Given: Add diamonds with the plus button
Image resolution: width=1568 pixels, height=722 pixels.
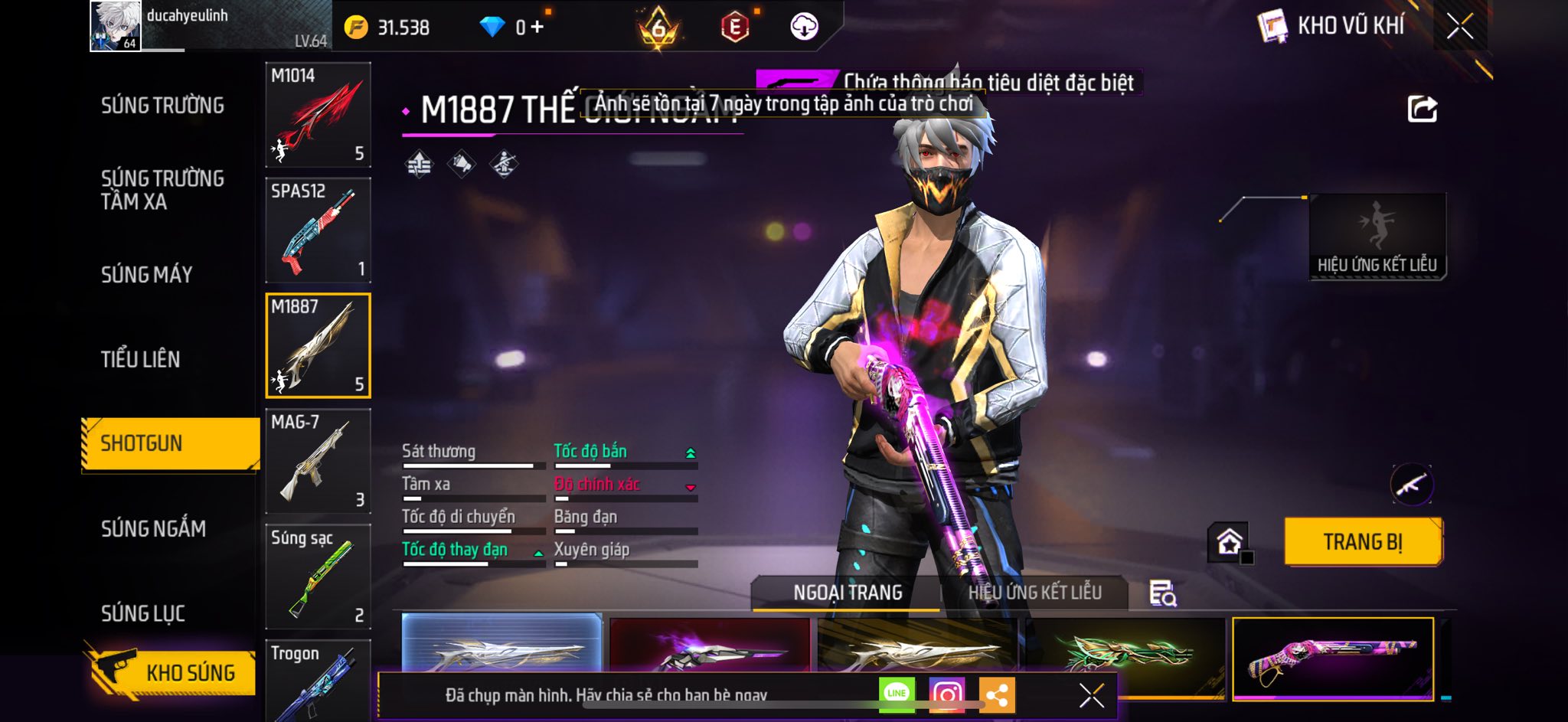Looking at the screenshot, I should pyautogui.click(x=537, y=28).
